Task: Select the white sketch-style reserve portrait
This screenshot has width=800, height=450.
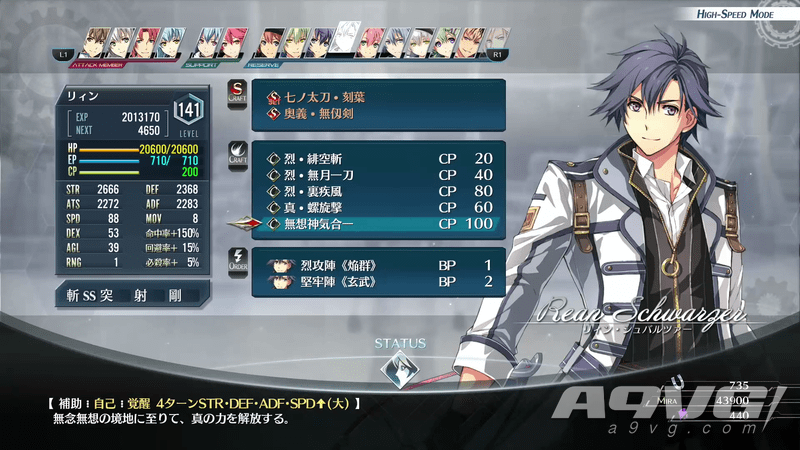Action: coord(347,40)
